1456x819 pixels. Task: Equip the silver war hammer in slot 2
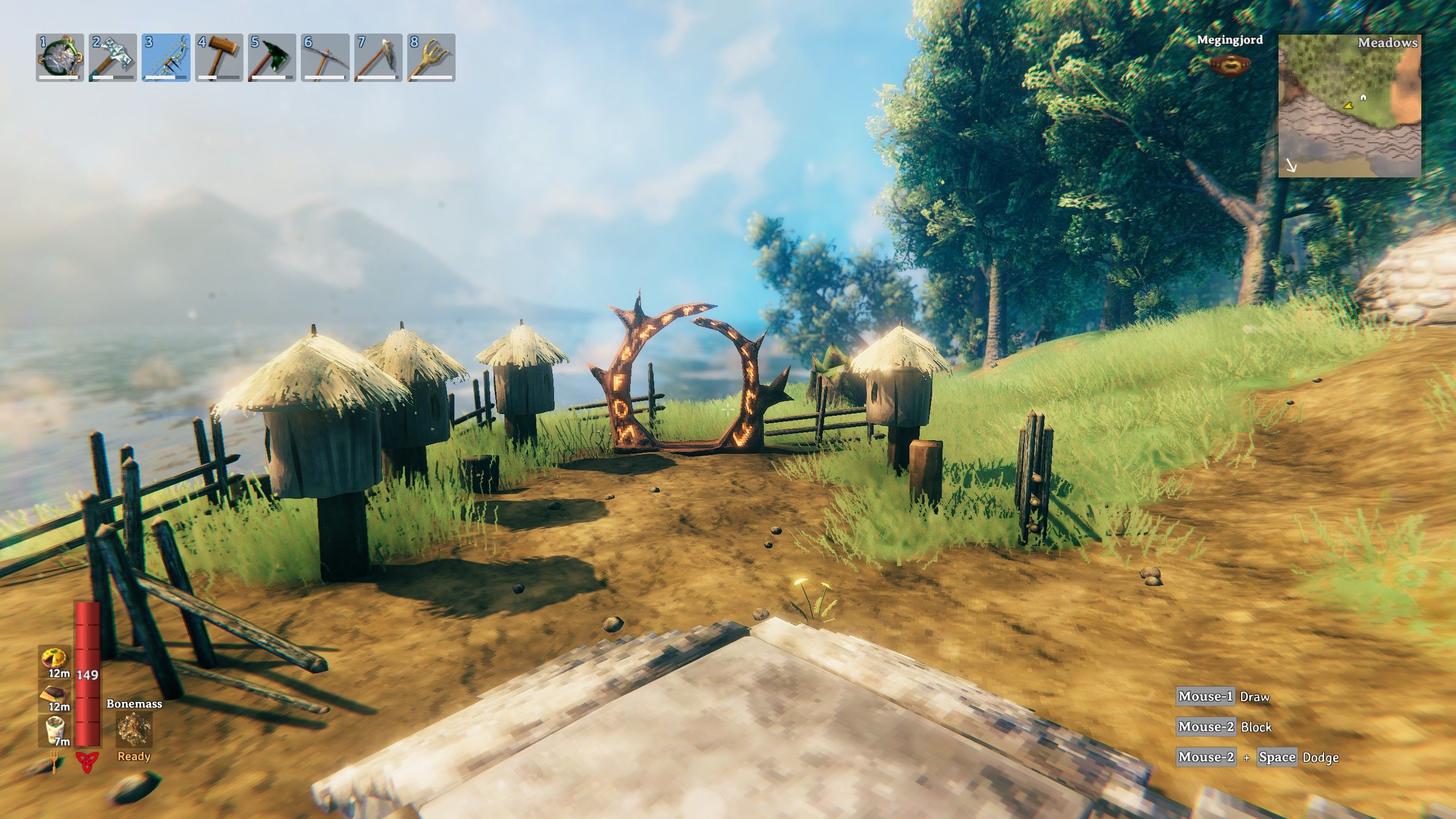pyautogui.click(x=113, y=57)
